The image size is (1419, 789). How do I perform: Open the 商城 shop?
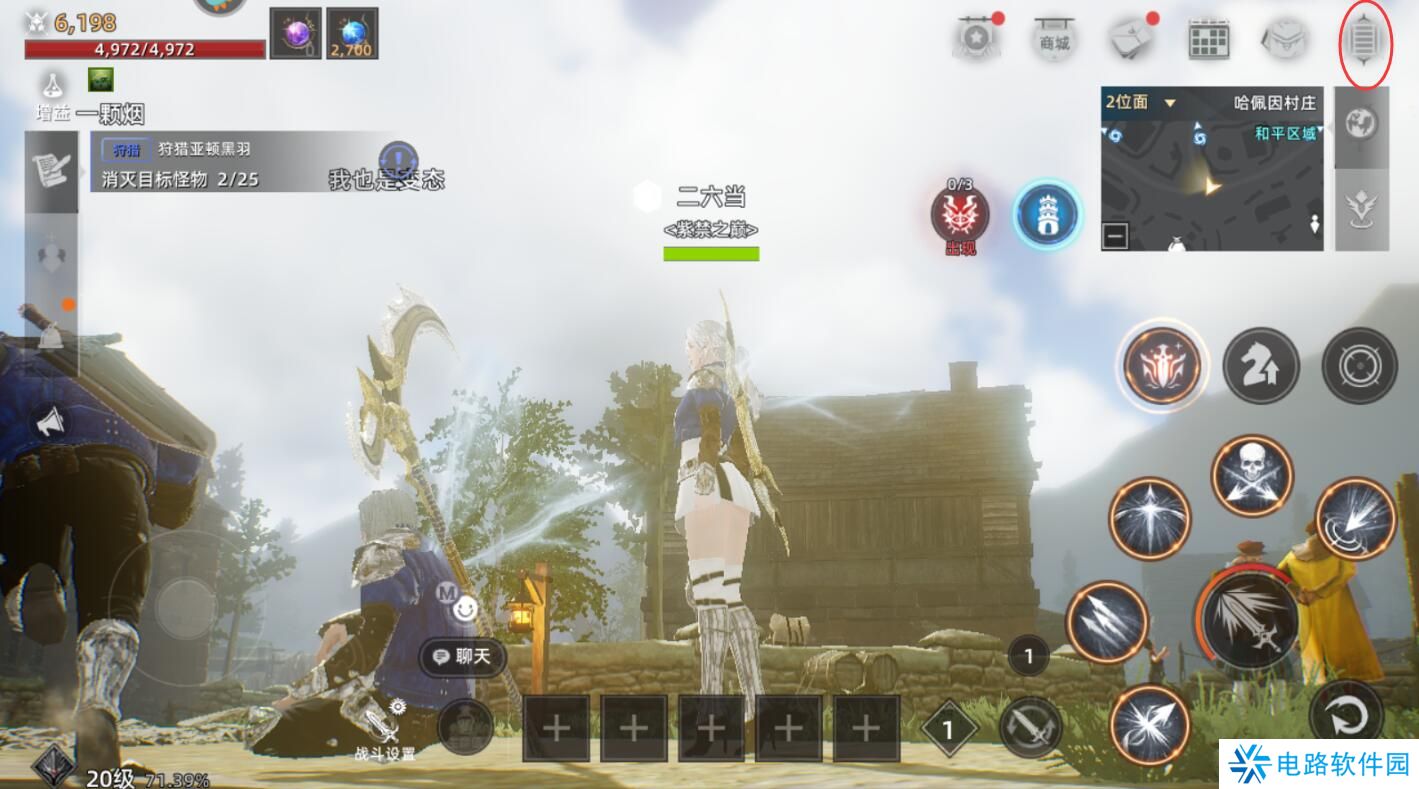1054,41
